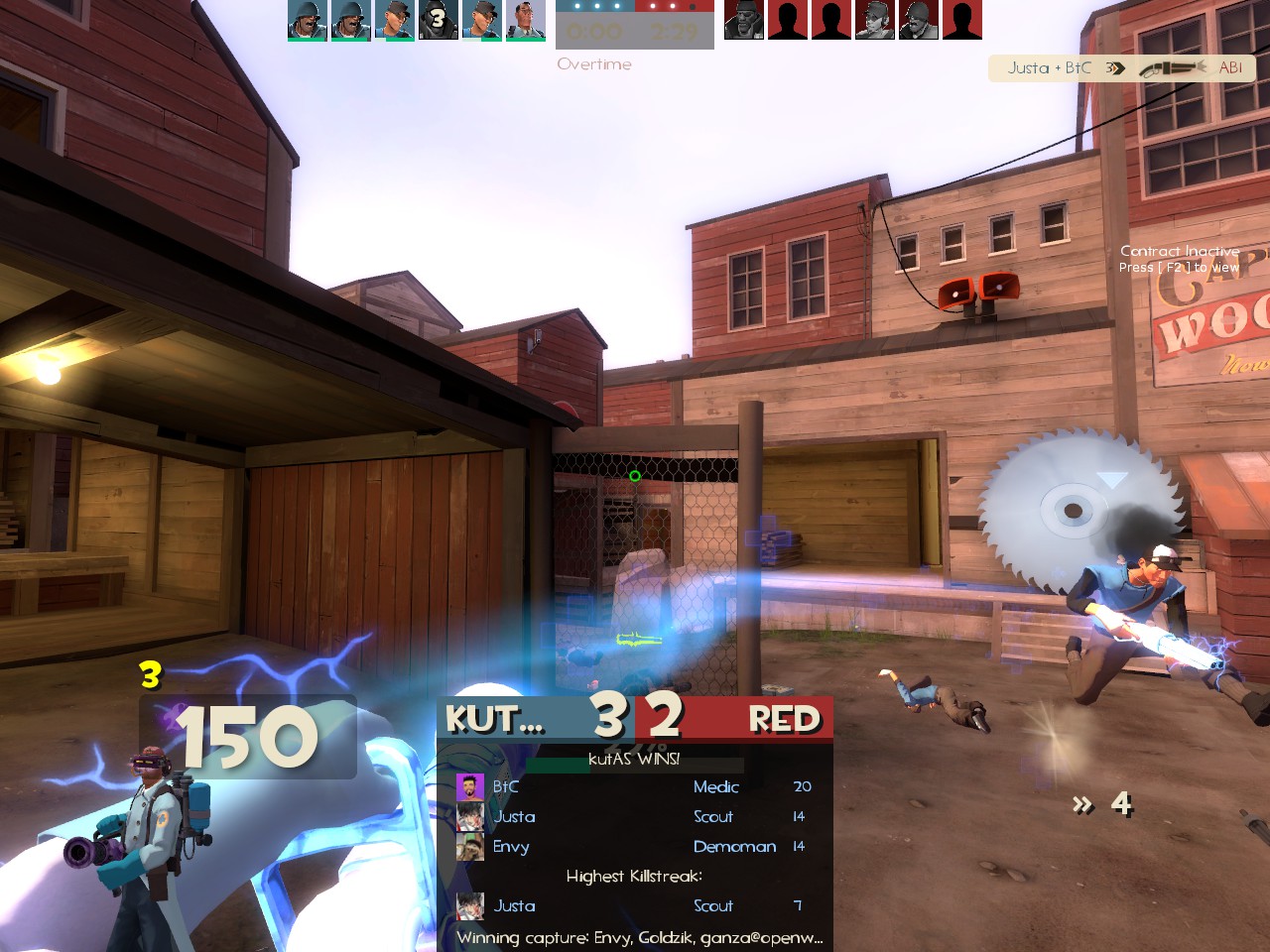This screenshot has height=952, width=1270.
Task: Click BtC's purple avatar thumbnail
Action: (x=469, y=787)
